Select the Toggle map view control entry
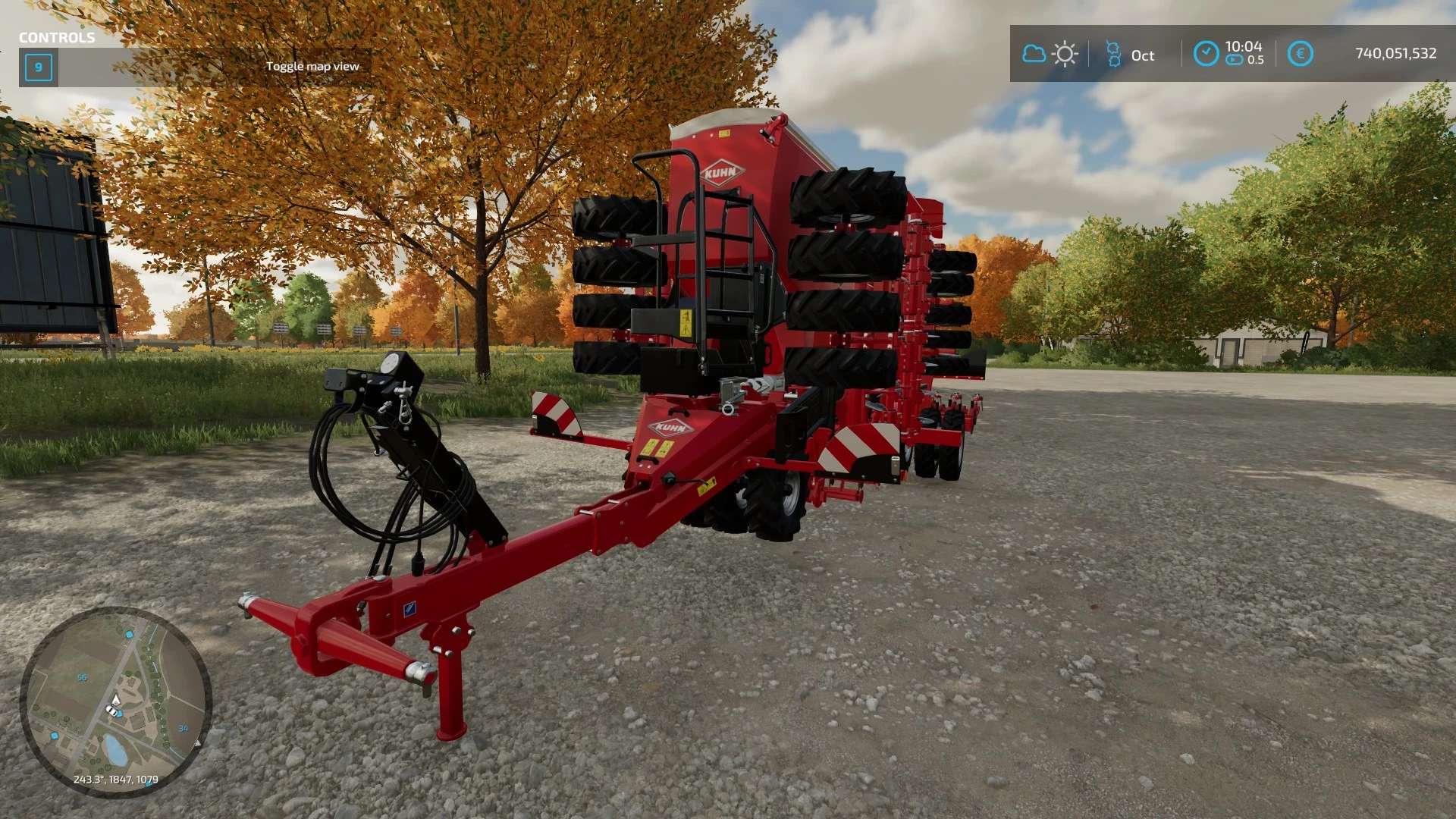The image size is (1456, 819). pyautogui.click(x=312, y=67)
